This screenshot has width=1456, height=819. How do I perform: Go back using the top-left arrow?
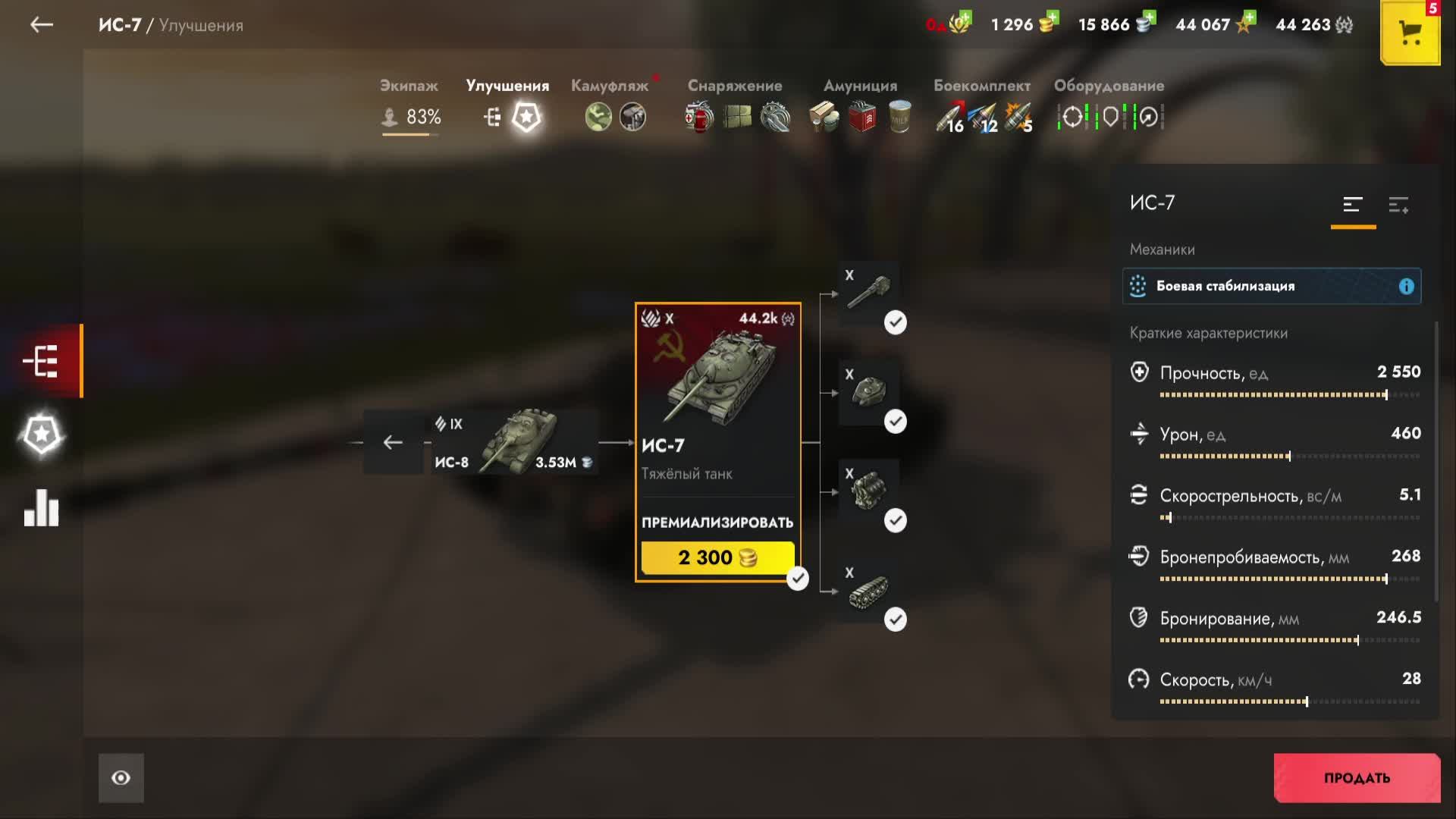pyautogui.click(x=42, y=25)
